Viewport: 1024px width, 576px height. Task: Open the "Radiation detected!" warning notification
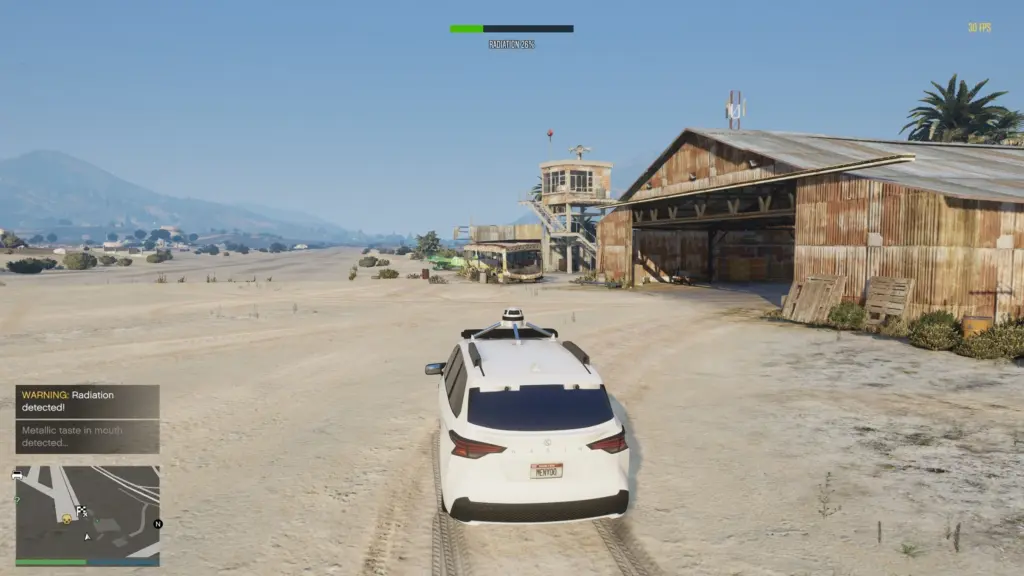[x=87, y=401]
